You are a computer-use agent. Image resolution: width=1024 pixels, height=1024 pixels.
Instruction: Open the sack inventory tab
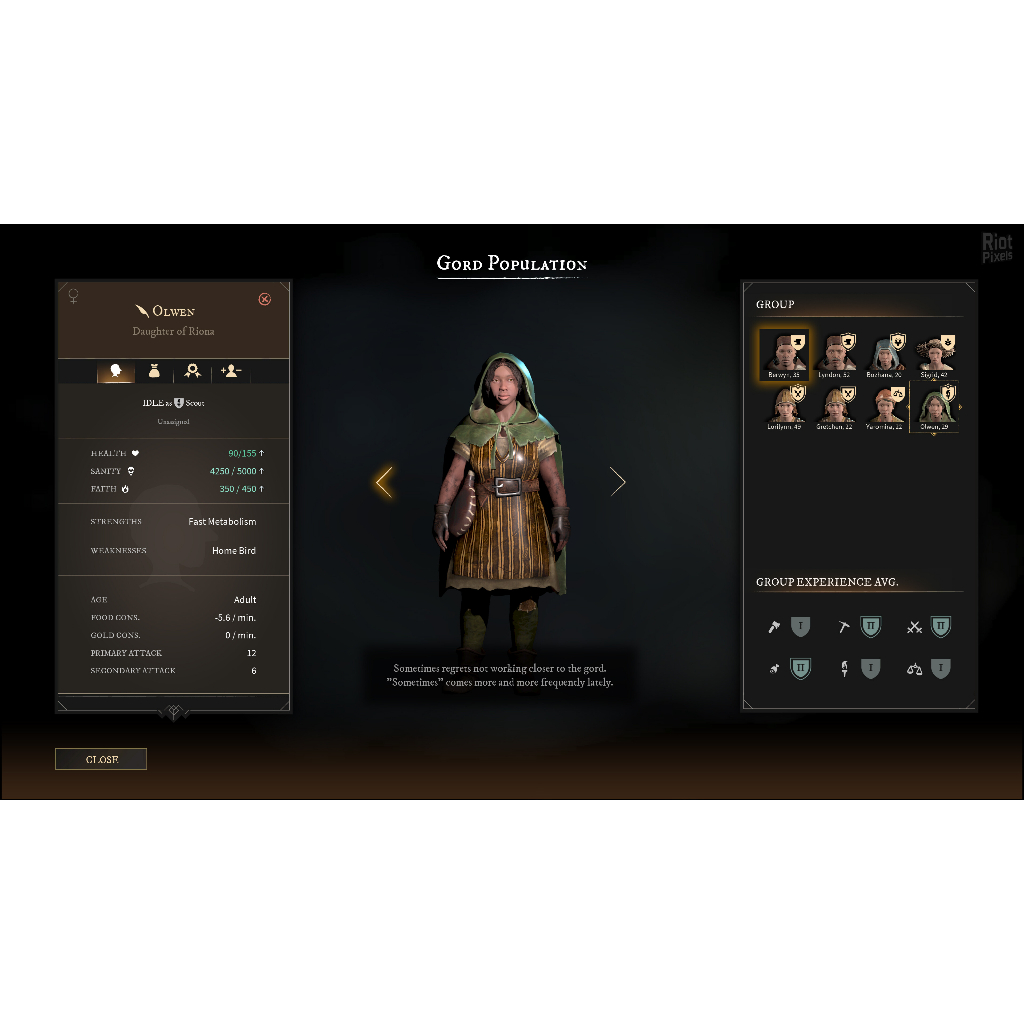[x=154, y=371]
